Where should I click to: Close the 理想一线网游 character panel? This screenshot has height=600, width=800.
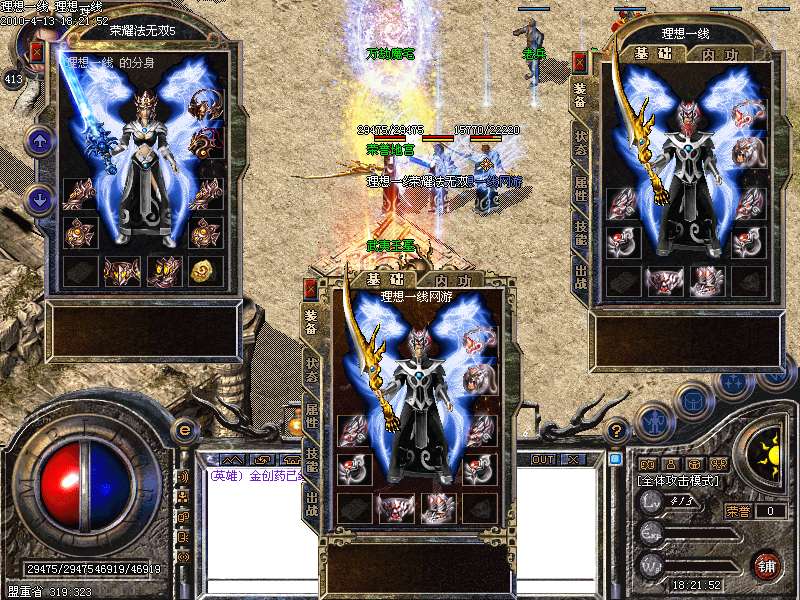(310, 290)
